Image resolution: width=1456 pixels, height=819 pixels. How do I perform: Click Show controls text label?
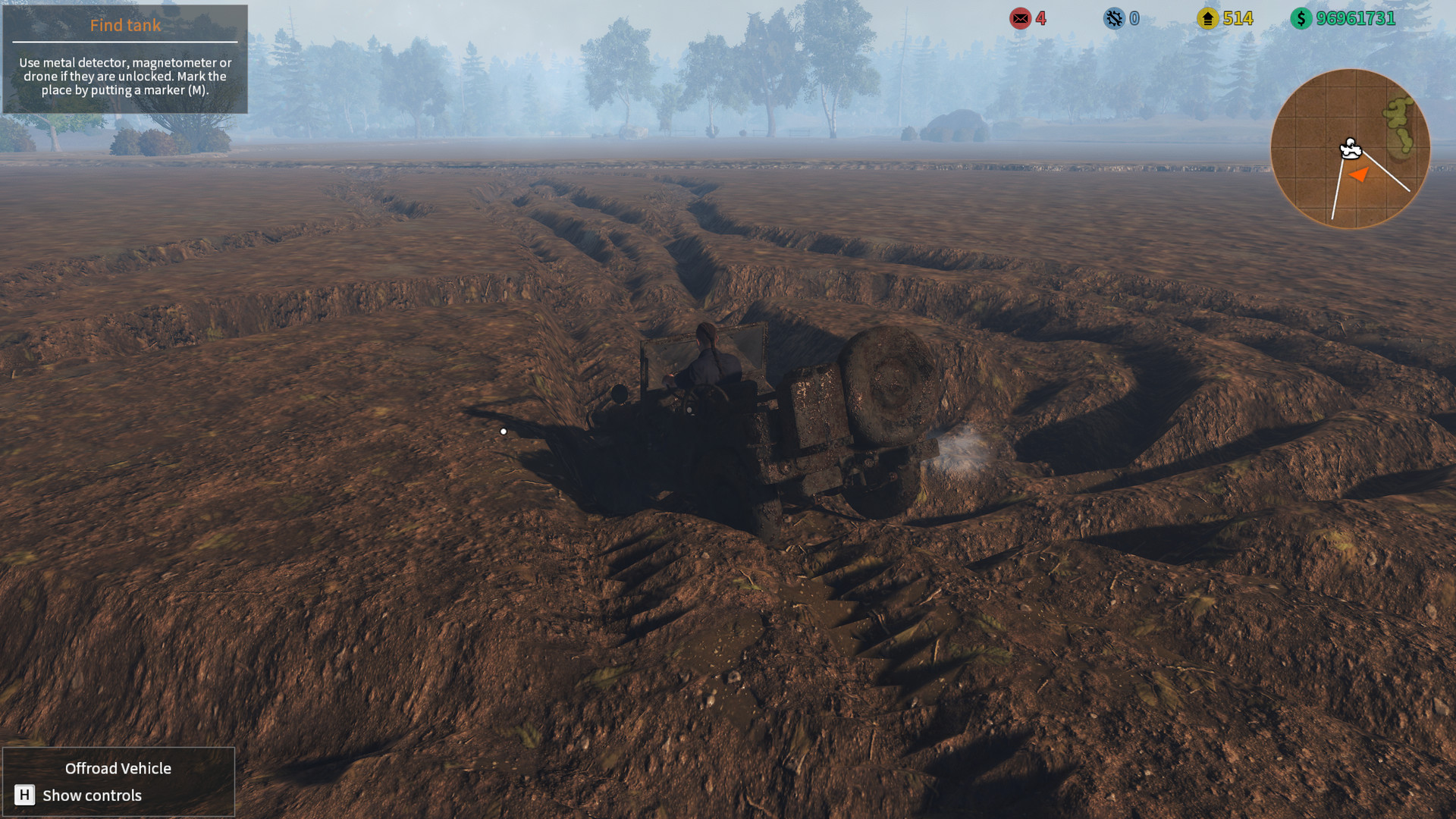[92, 795]
